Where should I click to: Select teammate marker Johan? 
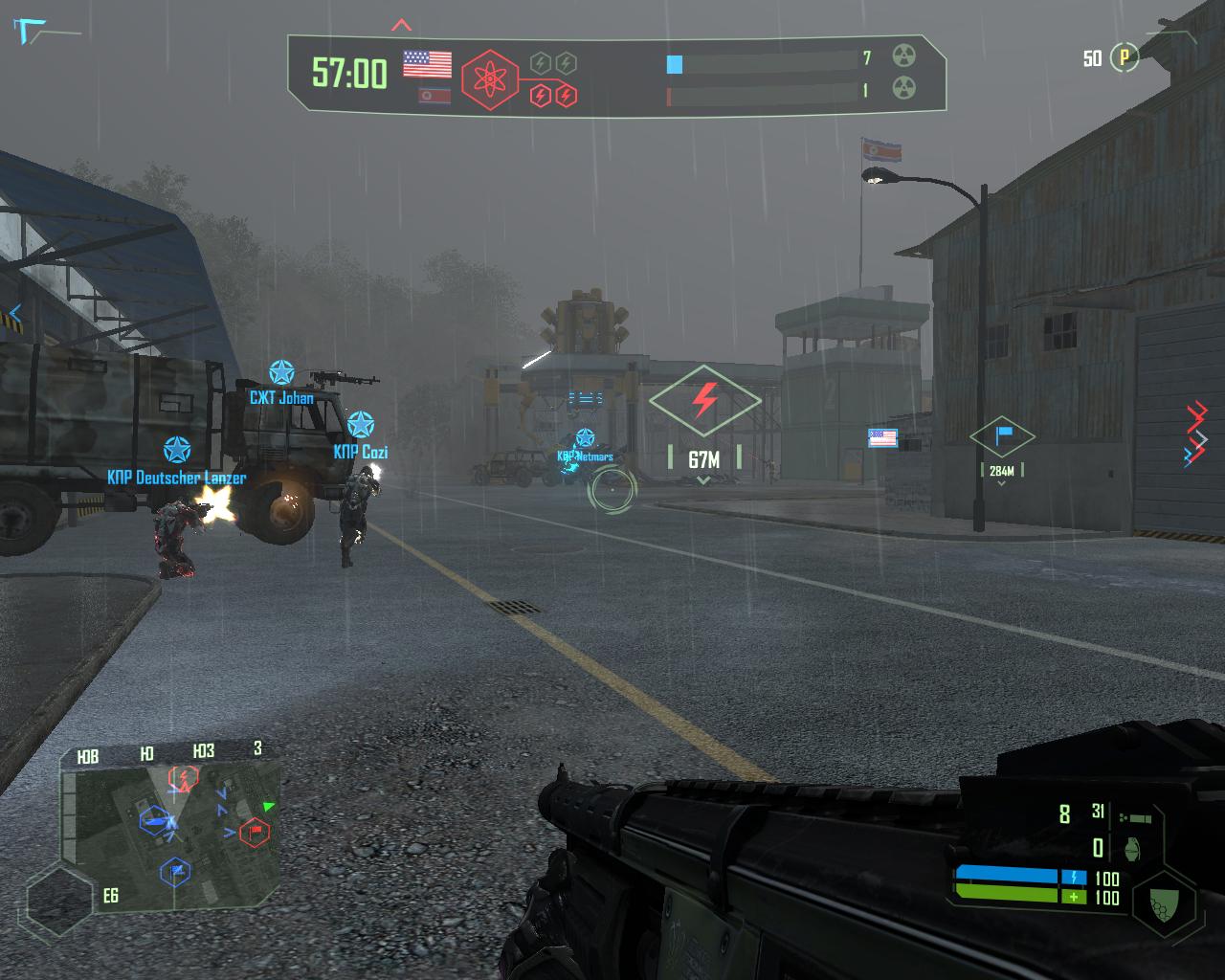[281, 373]
